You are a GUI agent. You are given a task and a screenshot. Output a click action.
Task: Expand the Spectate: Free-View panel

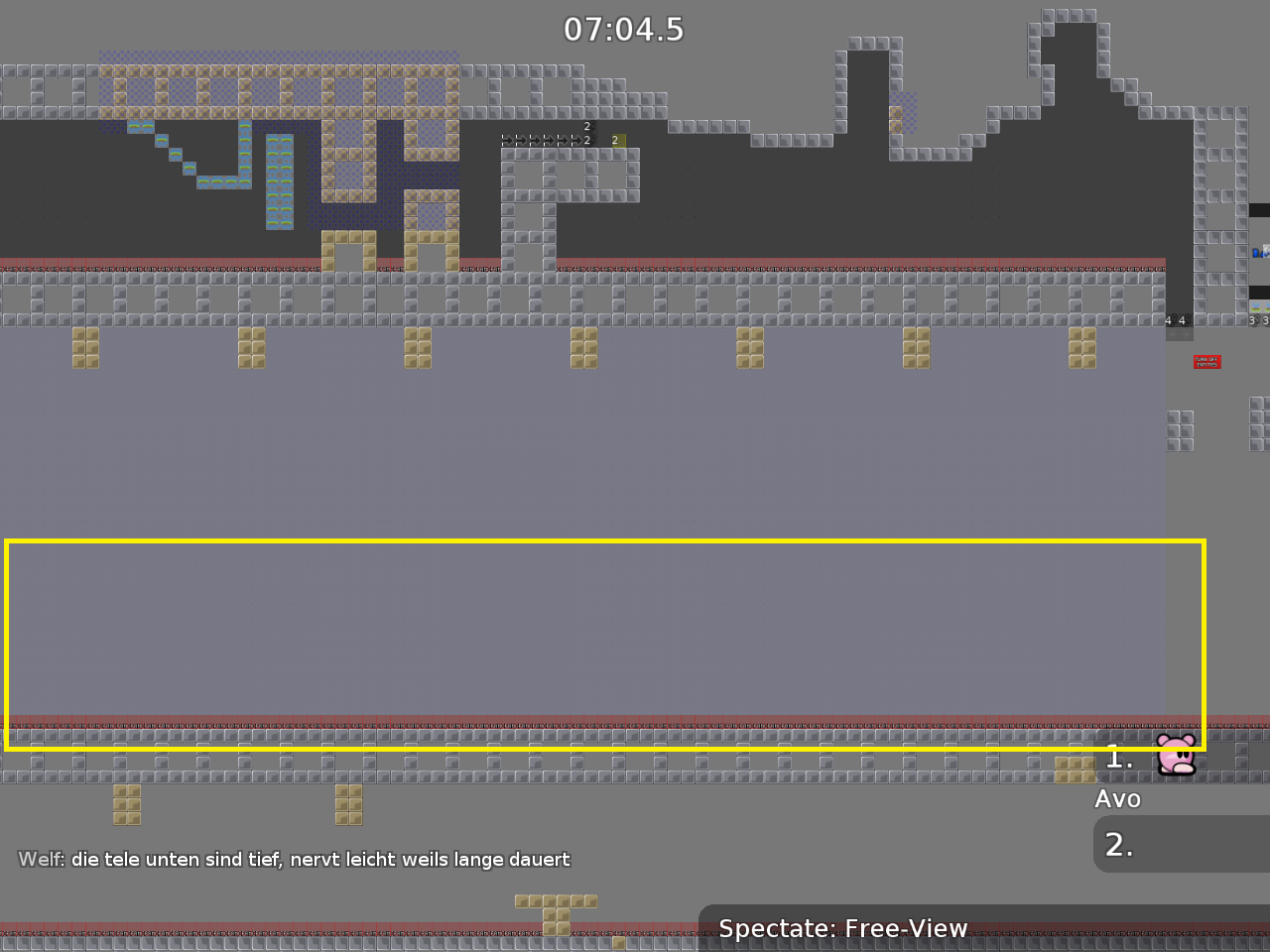(x=842, y=929)
